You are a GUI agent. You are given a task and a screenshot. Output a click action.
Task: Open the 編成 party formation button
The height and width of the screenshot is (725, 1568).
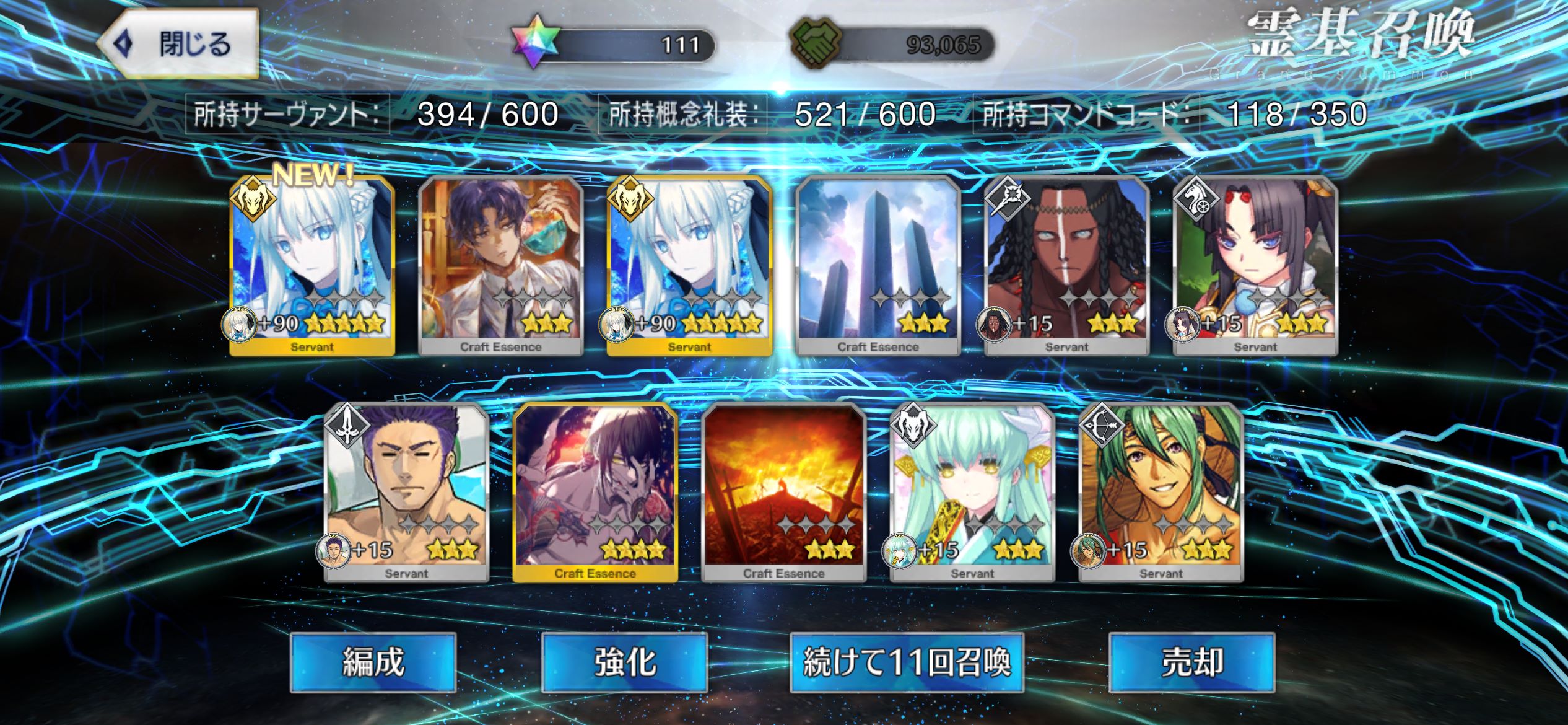click(373, 662)
